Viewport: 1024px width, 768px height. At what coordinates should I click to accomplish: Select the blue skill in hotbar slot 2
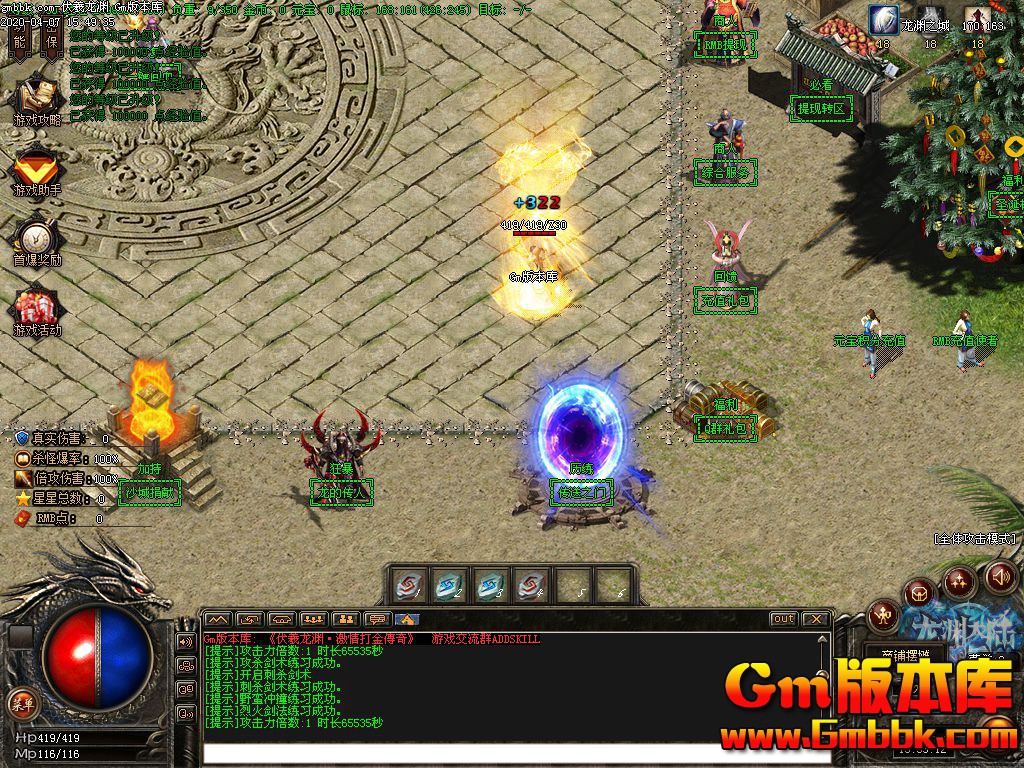(x=450, y=585)
